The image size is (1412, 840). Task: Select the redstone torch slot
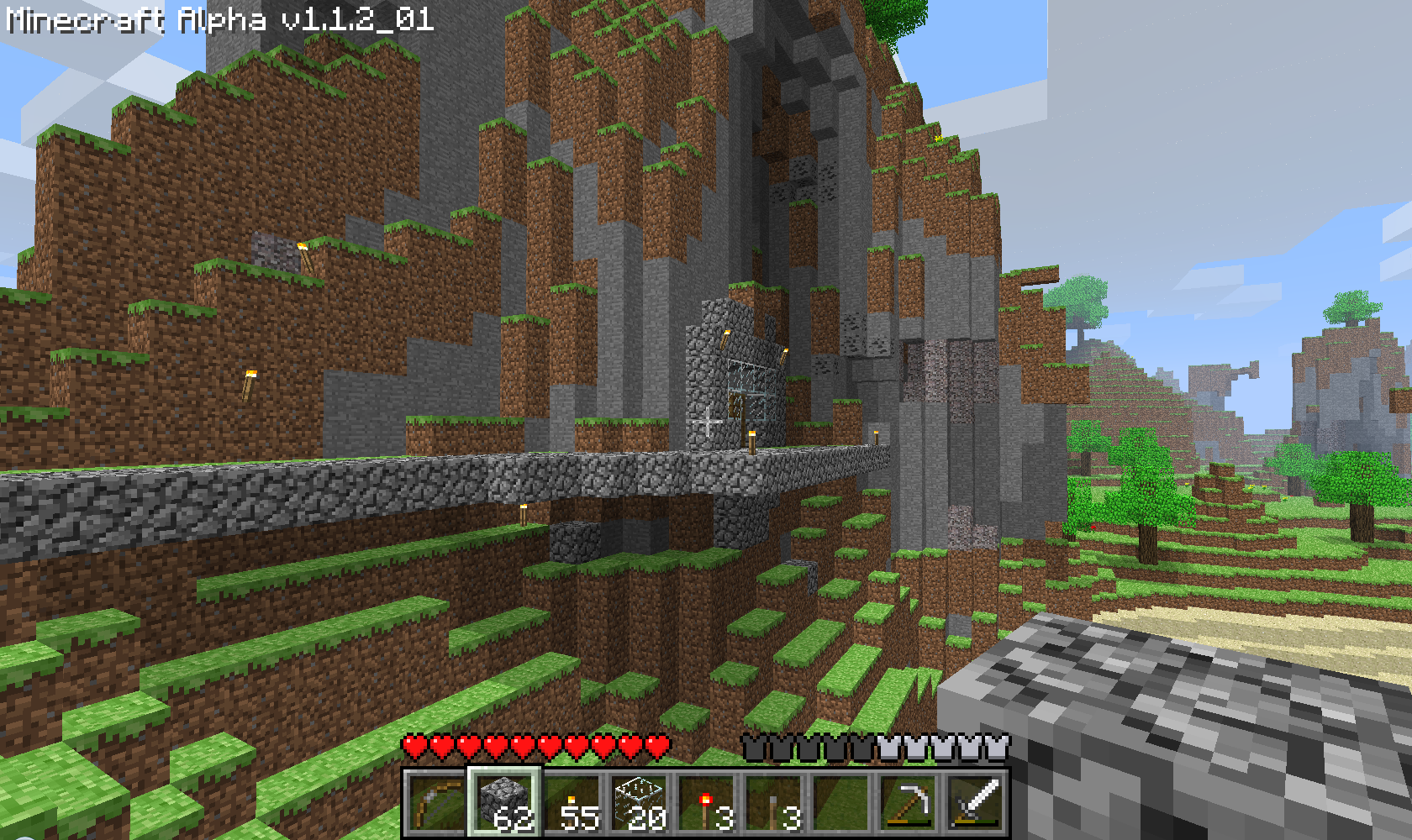click(x=706, y=803)
